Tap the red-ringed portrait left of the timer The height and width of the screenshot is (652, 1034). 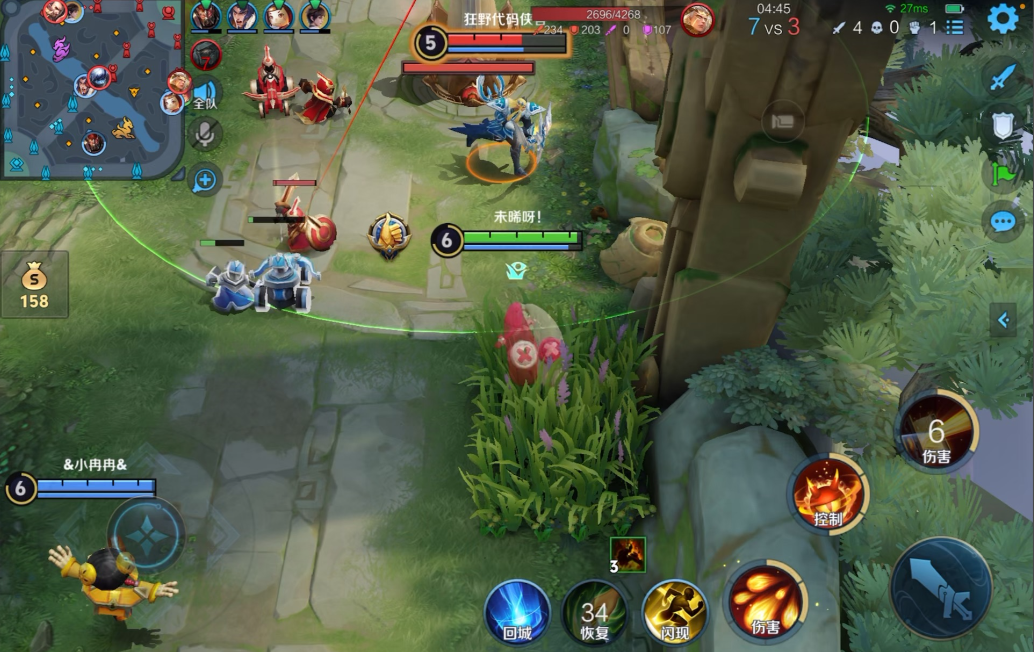coord(697,20)
